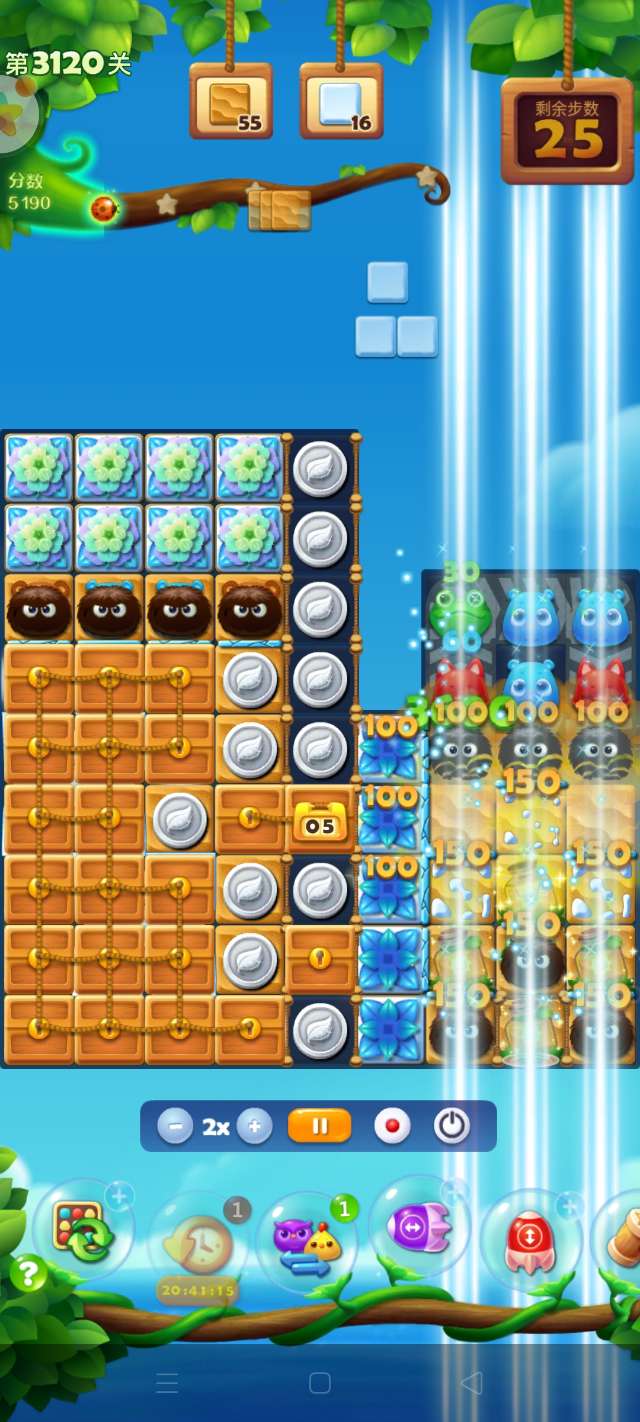The height and width of the screenshot is (1422, 640).
Task: Use the red vertical rocket booster
Action: tap(529, 1239)
